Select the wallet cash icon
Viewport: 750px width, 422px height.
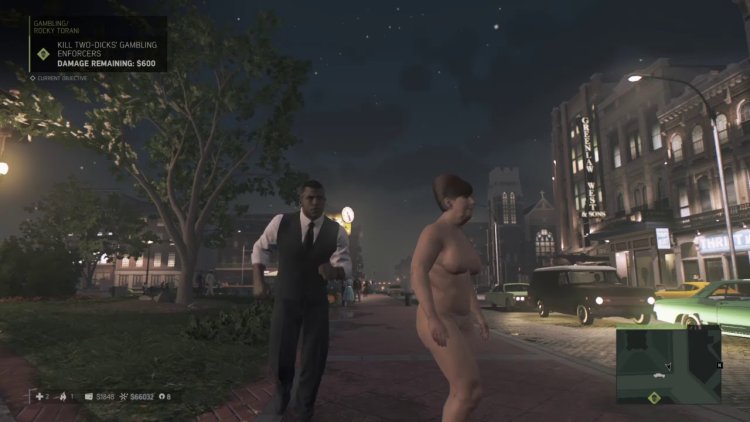[88, 397]
